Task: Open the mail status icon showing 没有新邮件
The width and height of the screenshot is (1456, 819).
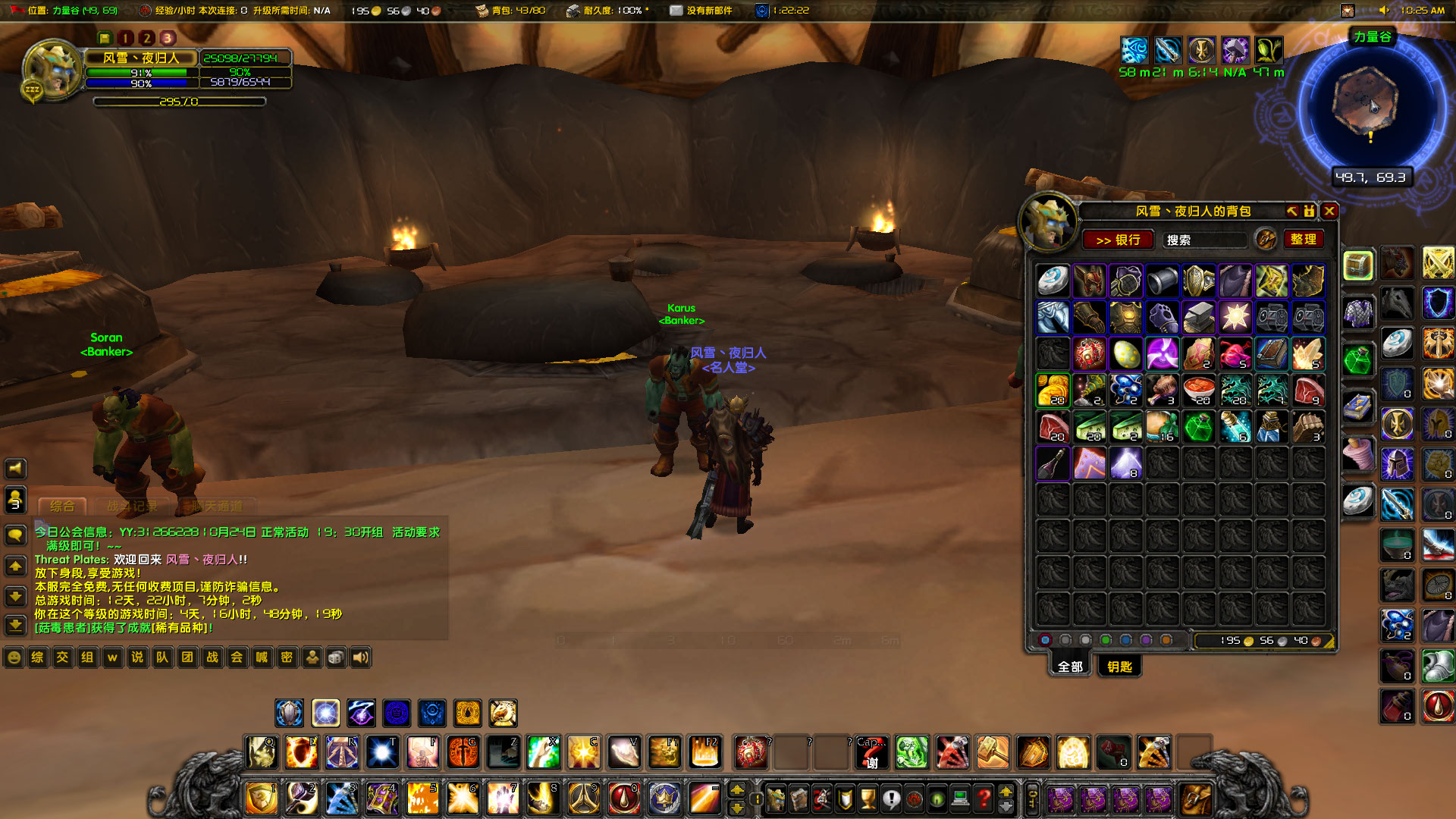Action: click(x=675, y=11)
